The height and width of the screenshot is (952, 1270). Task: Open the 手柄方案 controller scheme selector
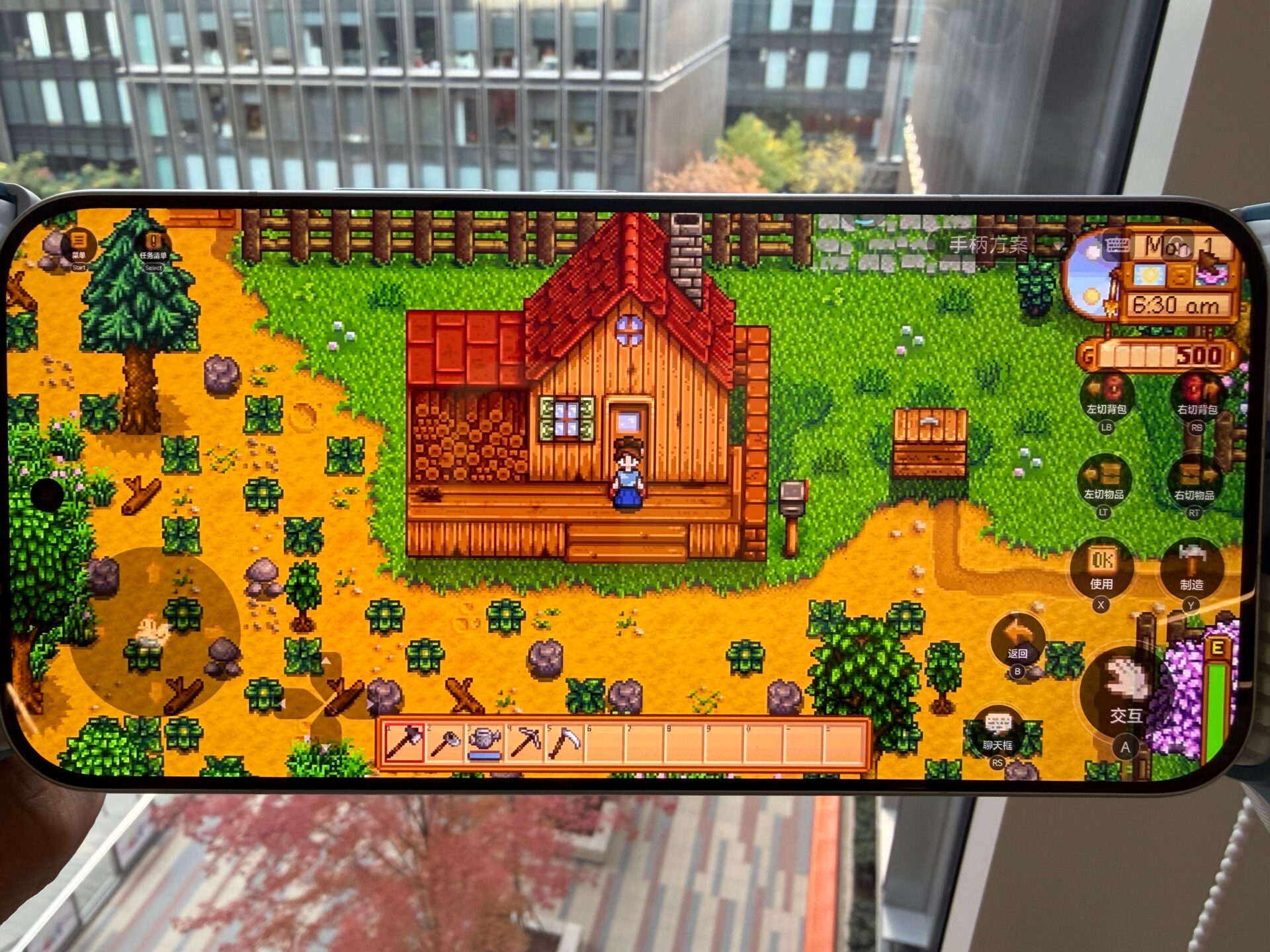[x=989, y=243]
